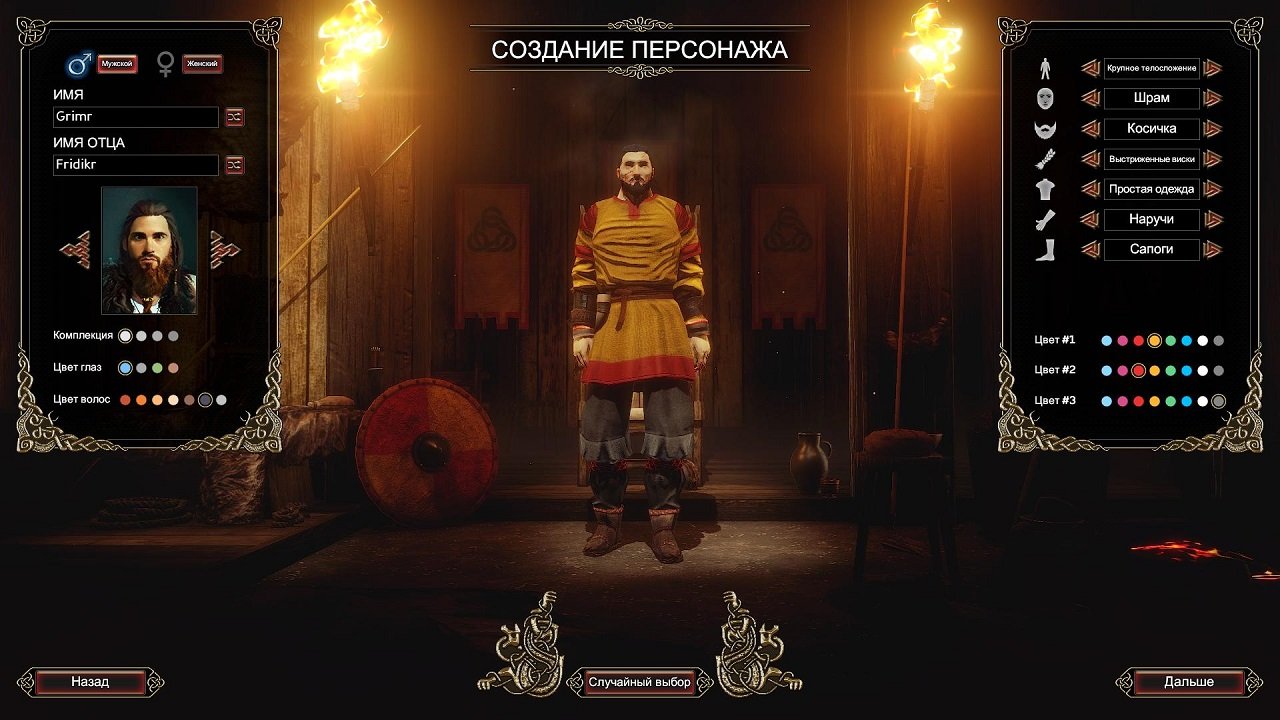This screenshot has height=720, width=1280.
Task: Click the randomize icon beside the ИМЯ field
Action: pos(233,117)
